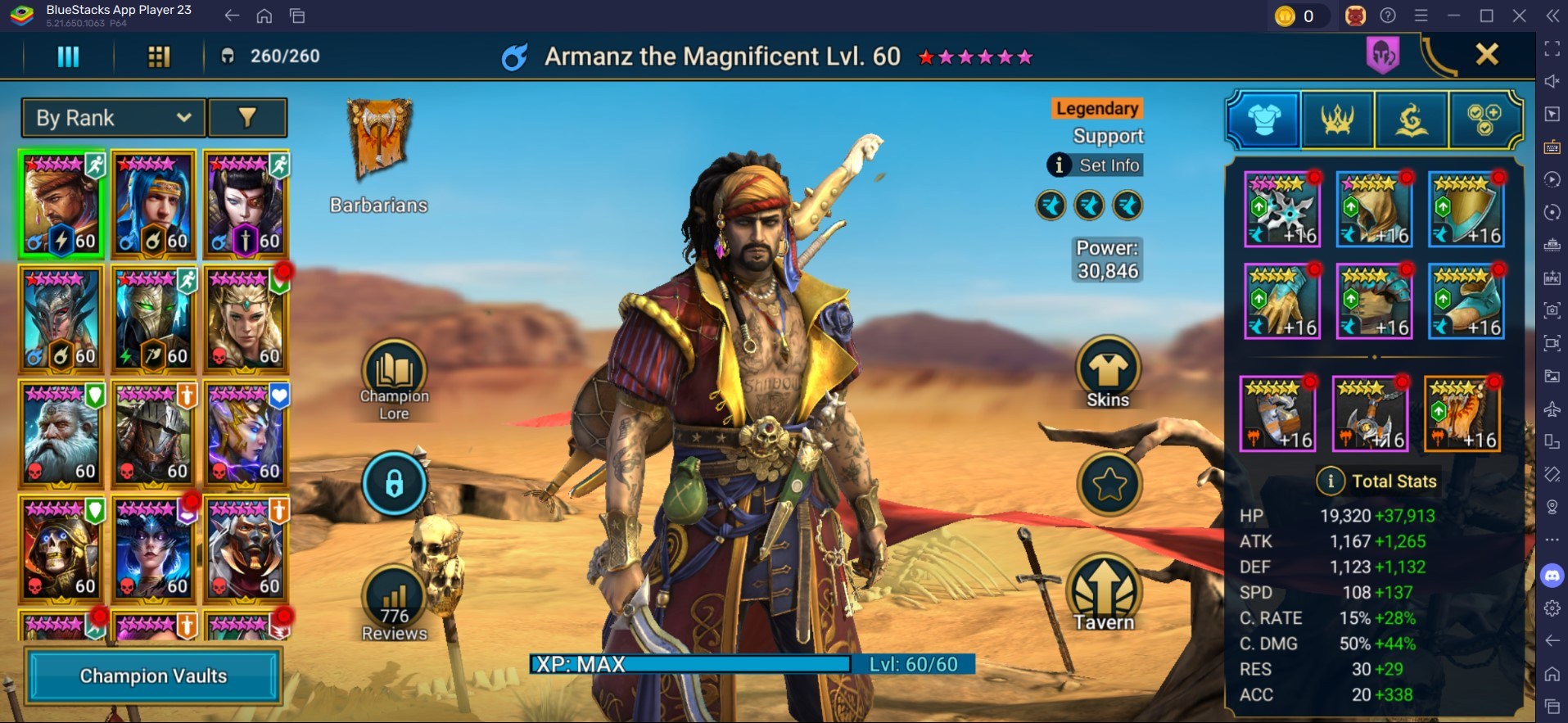Click the star favorite button

click(1109, 484)
